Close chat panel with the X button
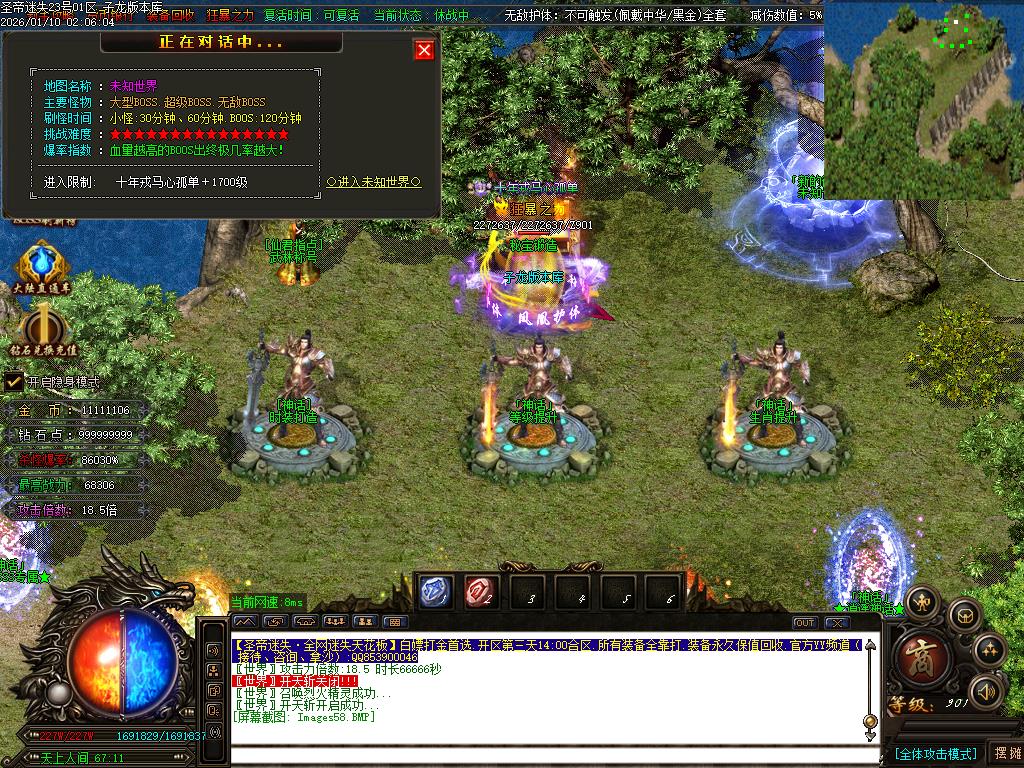Viewport: 1024px width, 768px height. pos(837,622)
